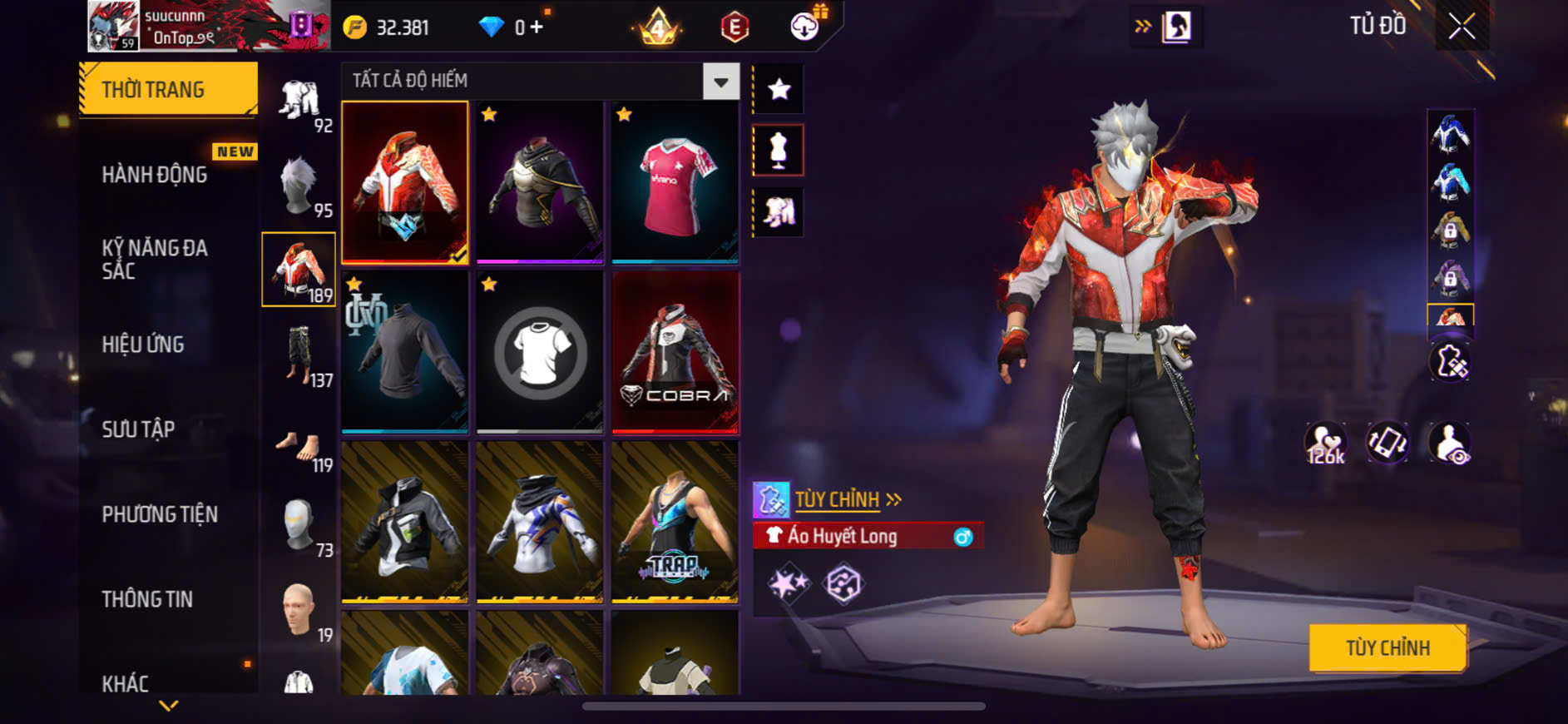Open the Thời Trang tab
This screenshot has width=1568, height=724.
click(x=168, y=89)
